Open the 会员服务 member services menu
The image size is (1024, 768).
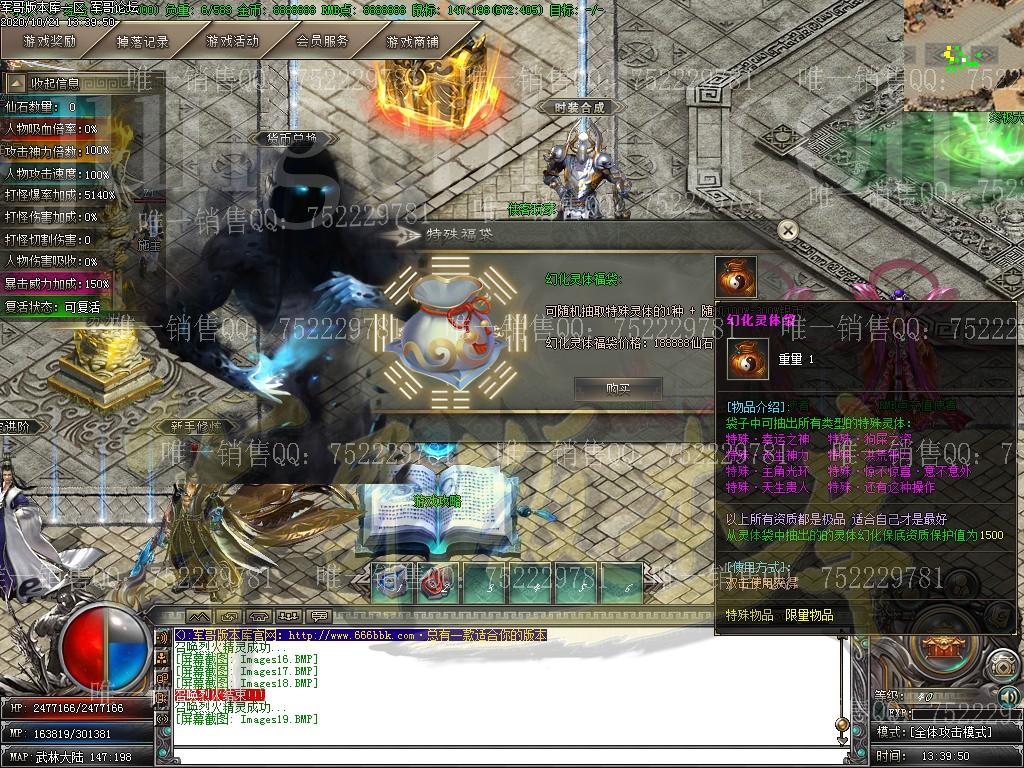point(322,42)
